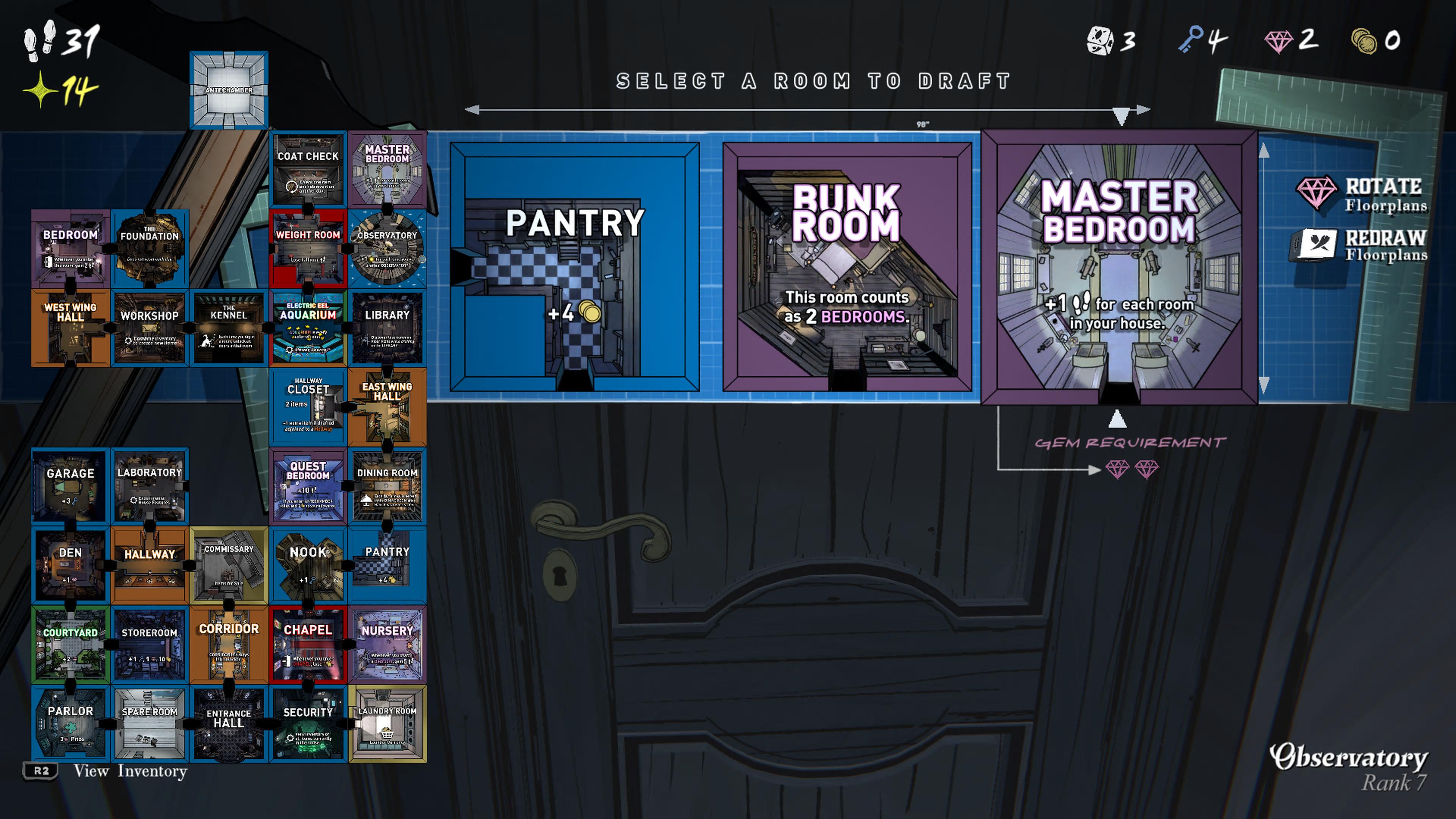Select the Observatory room tile on the map
Viewport: 1456px width, 819px height.
387,249
